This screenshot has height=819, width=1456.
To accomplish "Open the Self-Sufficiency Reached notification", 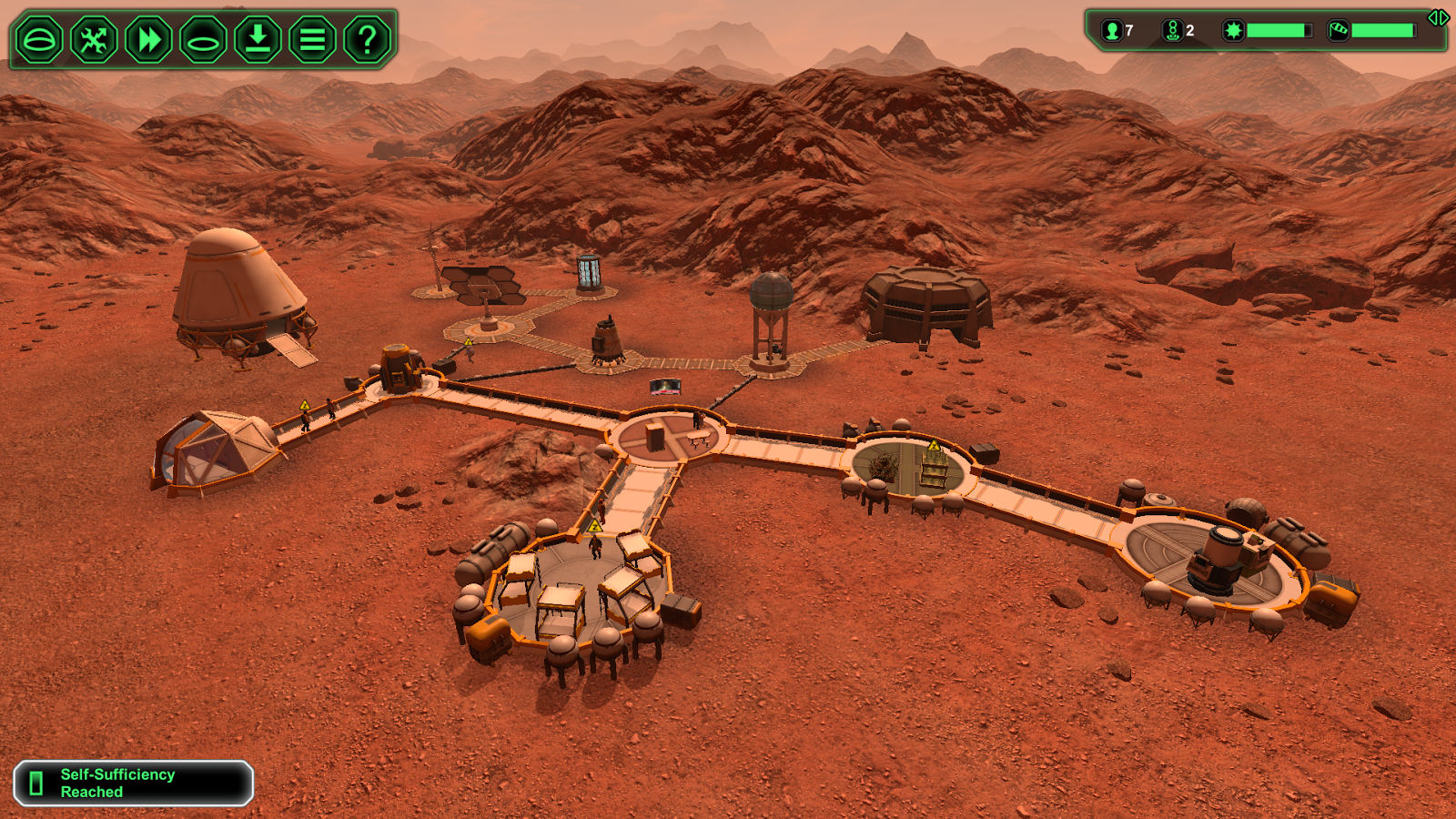I will click(133, 784).
